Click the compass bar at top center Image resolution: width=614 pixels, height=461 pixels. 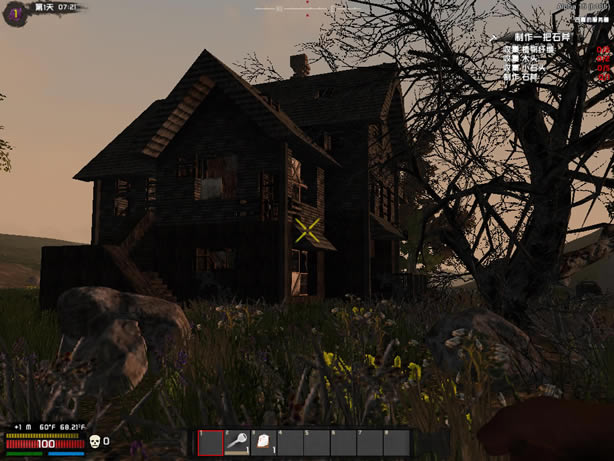click(307, 8)
